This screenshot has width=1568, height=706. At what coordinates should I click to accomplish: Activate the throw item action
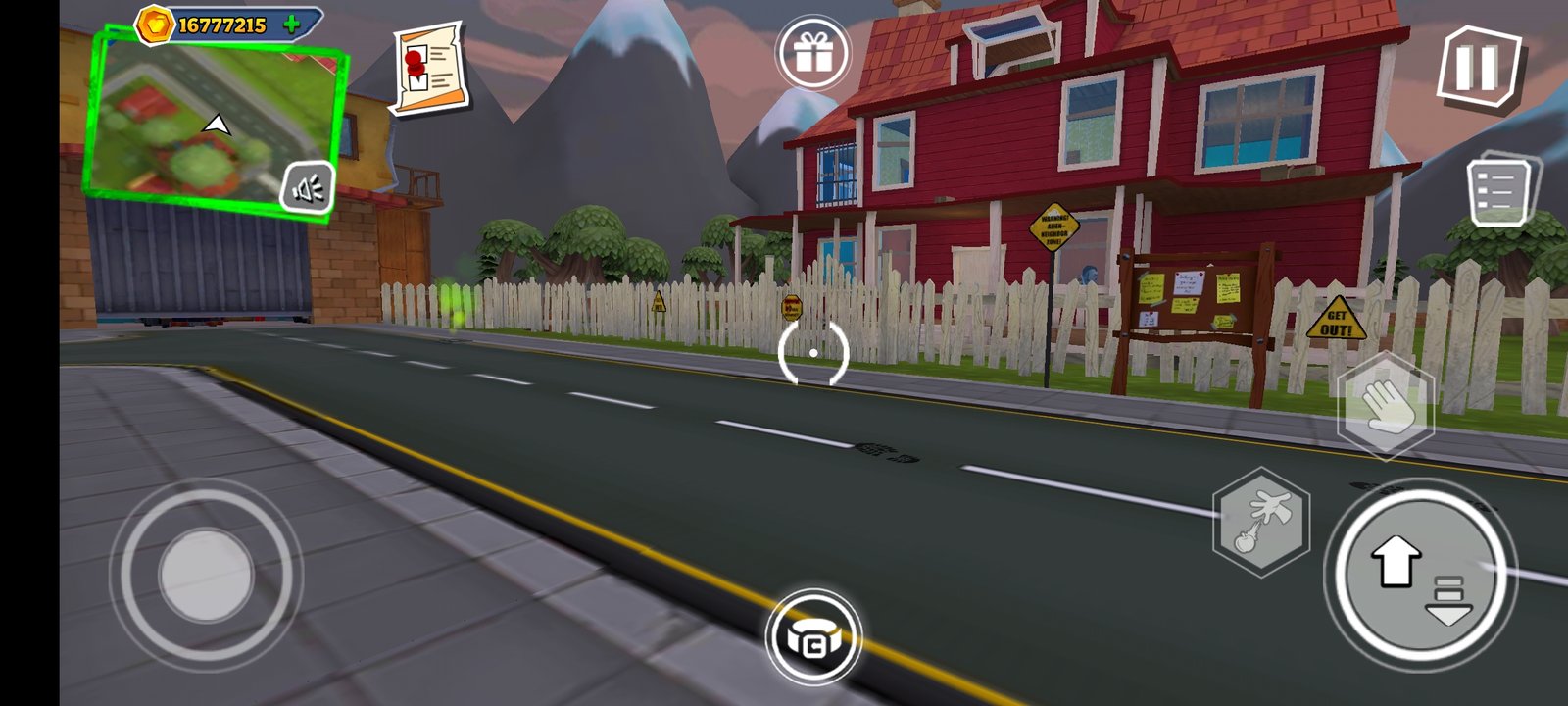[x=1261, y=521]
